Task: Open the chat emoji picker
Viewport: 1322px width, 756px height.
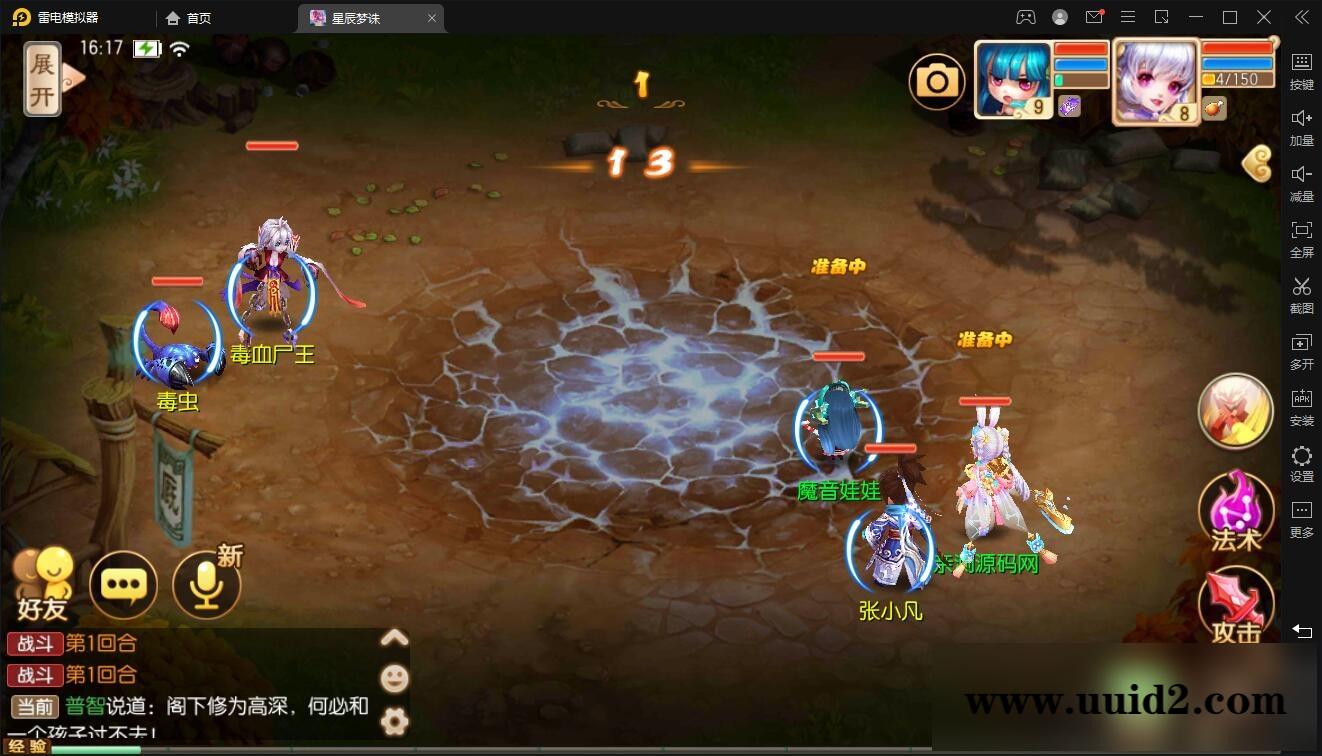Action: 394,677
